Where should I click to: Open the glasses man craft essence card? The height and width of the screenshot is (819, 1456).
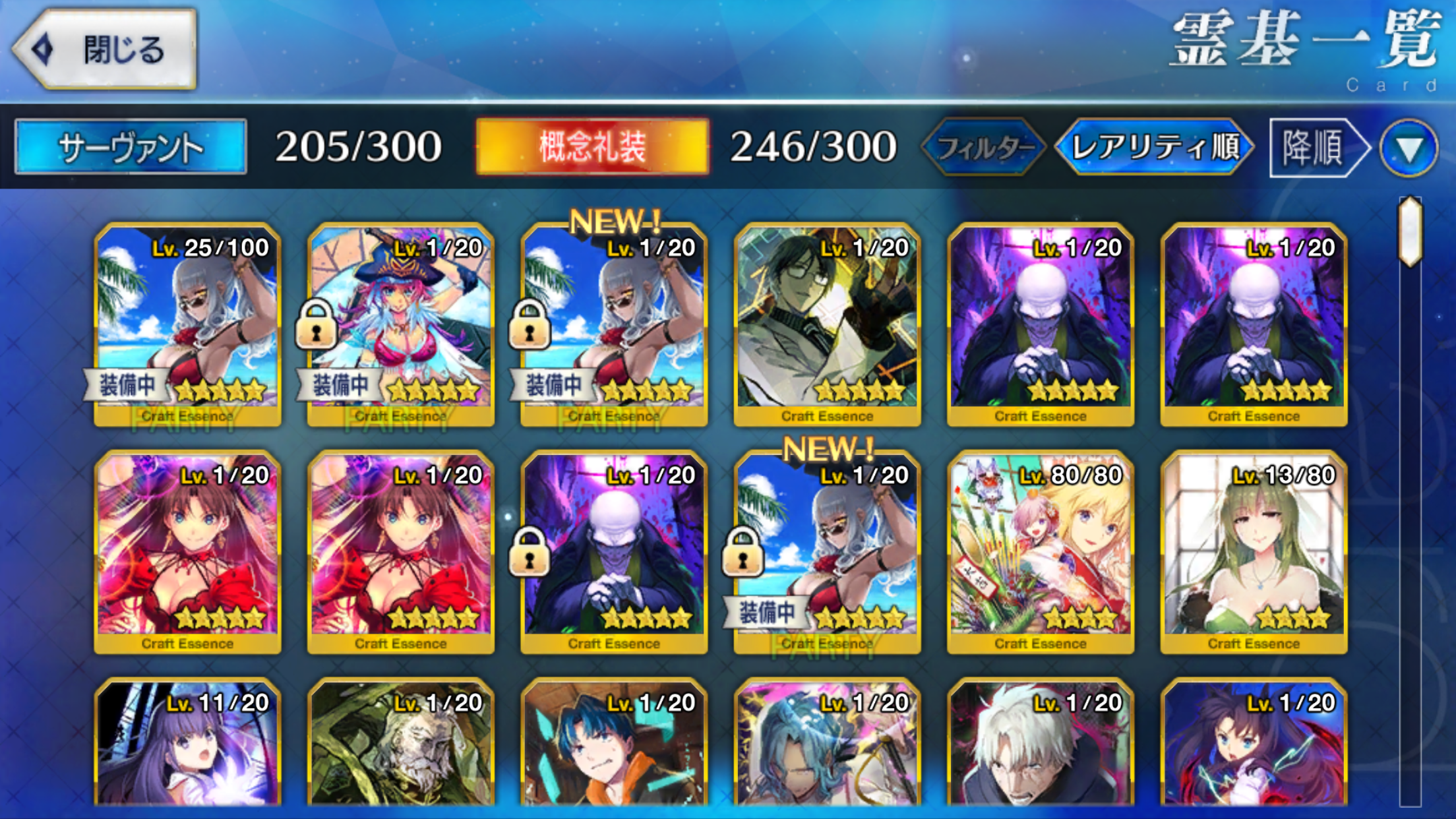[827, 324]
